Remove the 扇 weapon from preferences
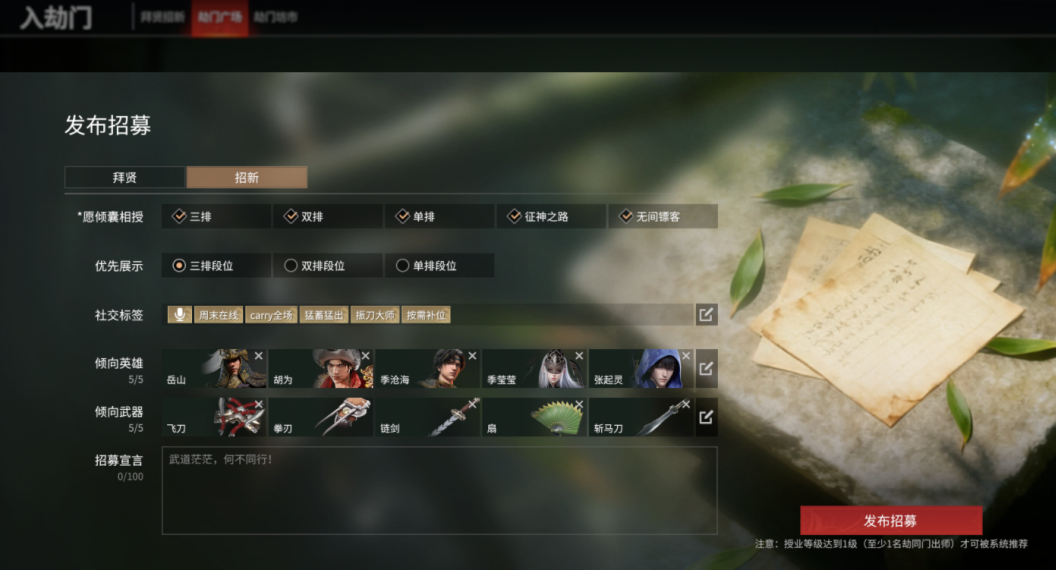This screenshot has height=570, width=1056. click(579, 404)
